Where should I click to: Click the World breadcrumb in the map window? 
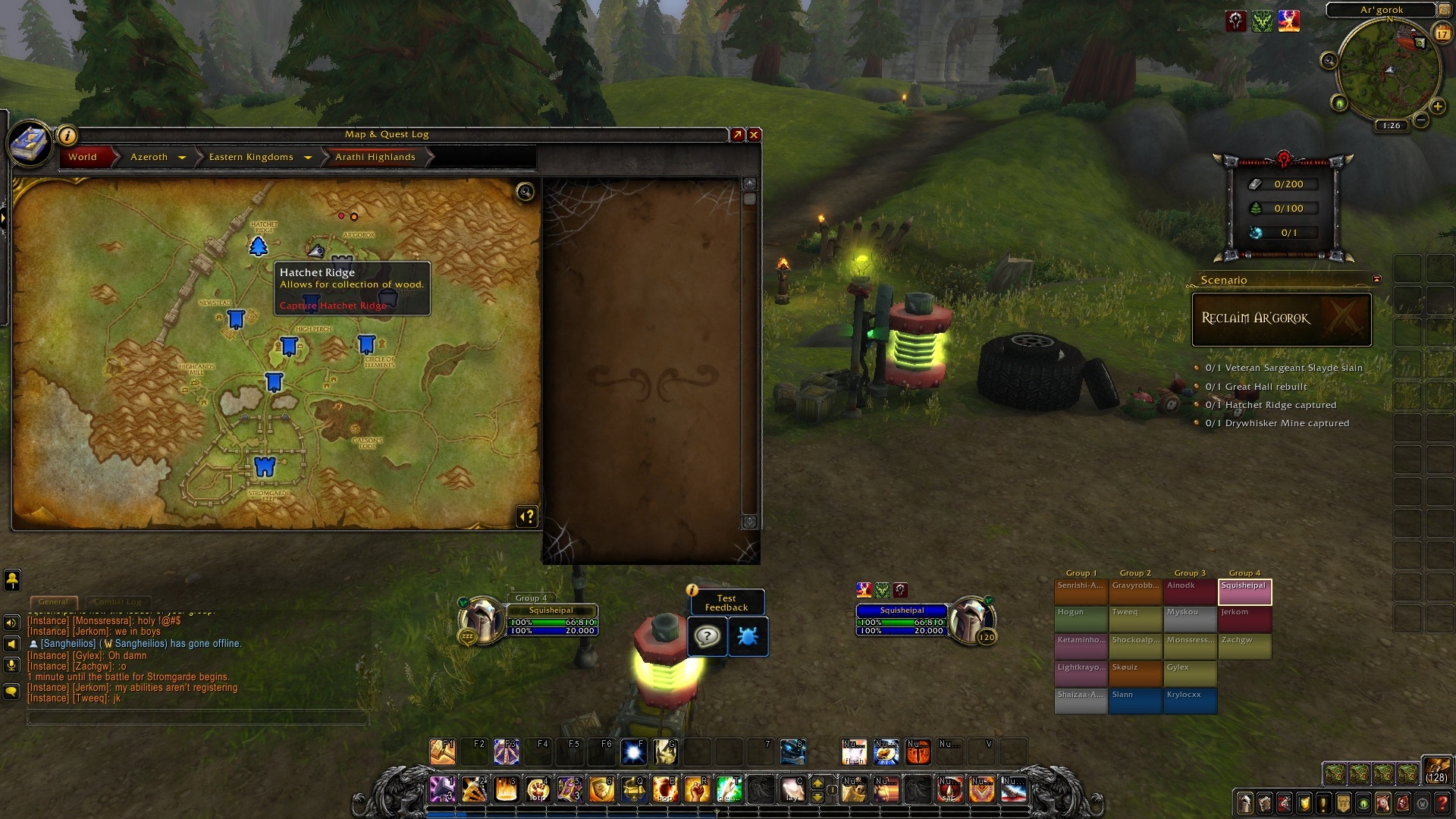[81, 157]
